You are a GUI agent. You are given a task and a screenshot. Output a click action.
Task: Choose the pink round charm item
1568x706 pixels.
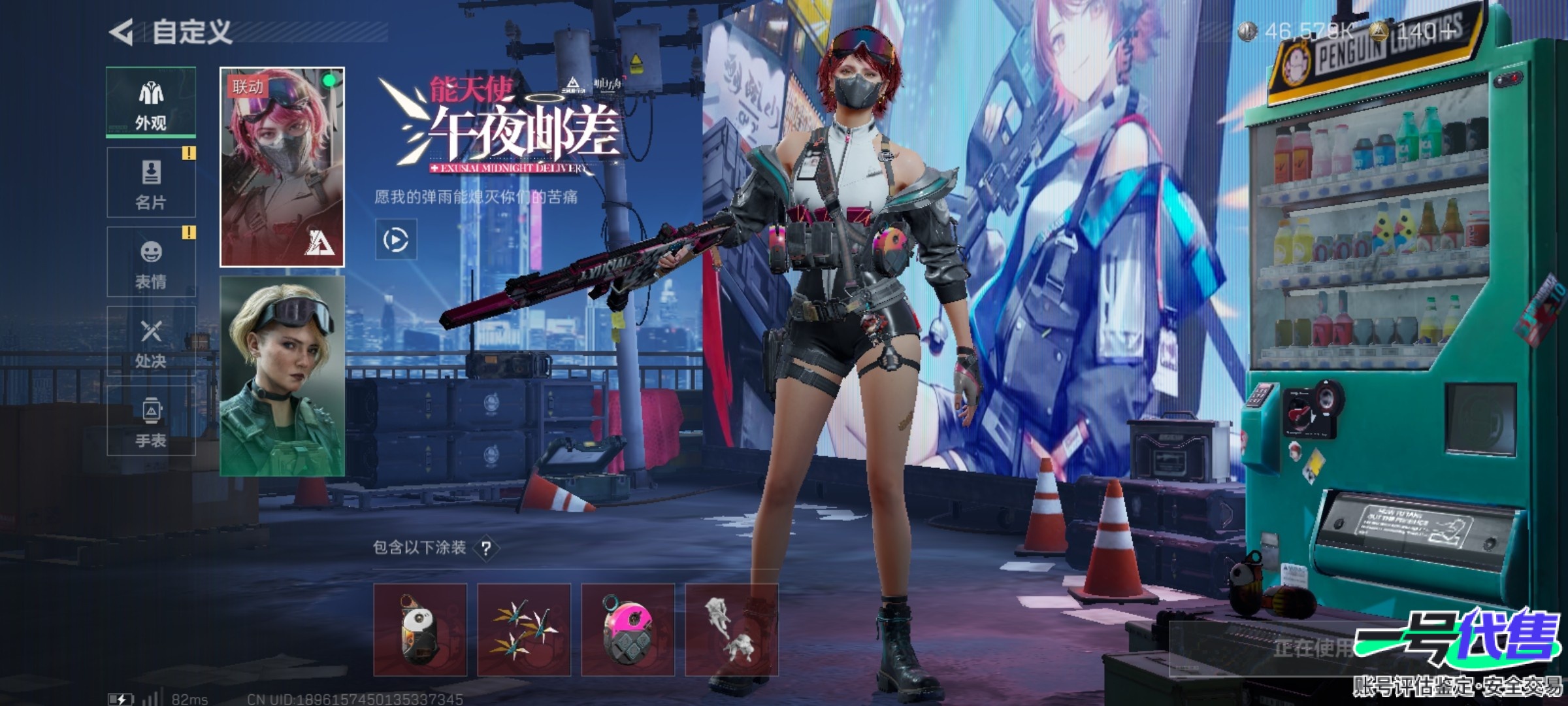click(628, 630)
